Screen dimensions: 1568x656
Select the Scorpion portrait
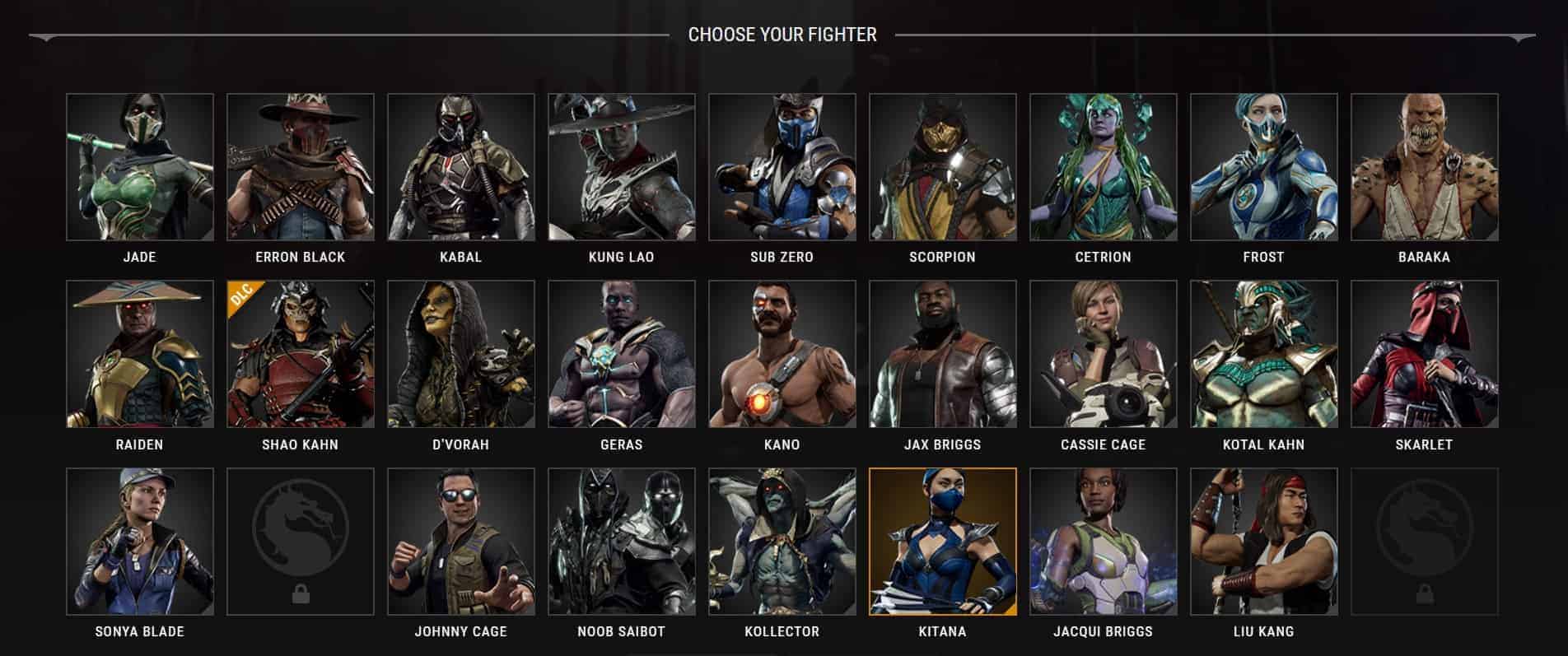tap(943, 167)
